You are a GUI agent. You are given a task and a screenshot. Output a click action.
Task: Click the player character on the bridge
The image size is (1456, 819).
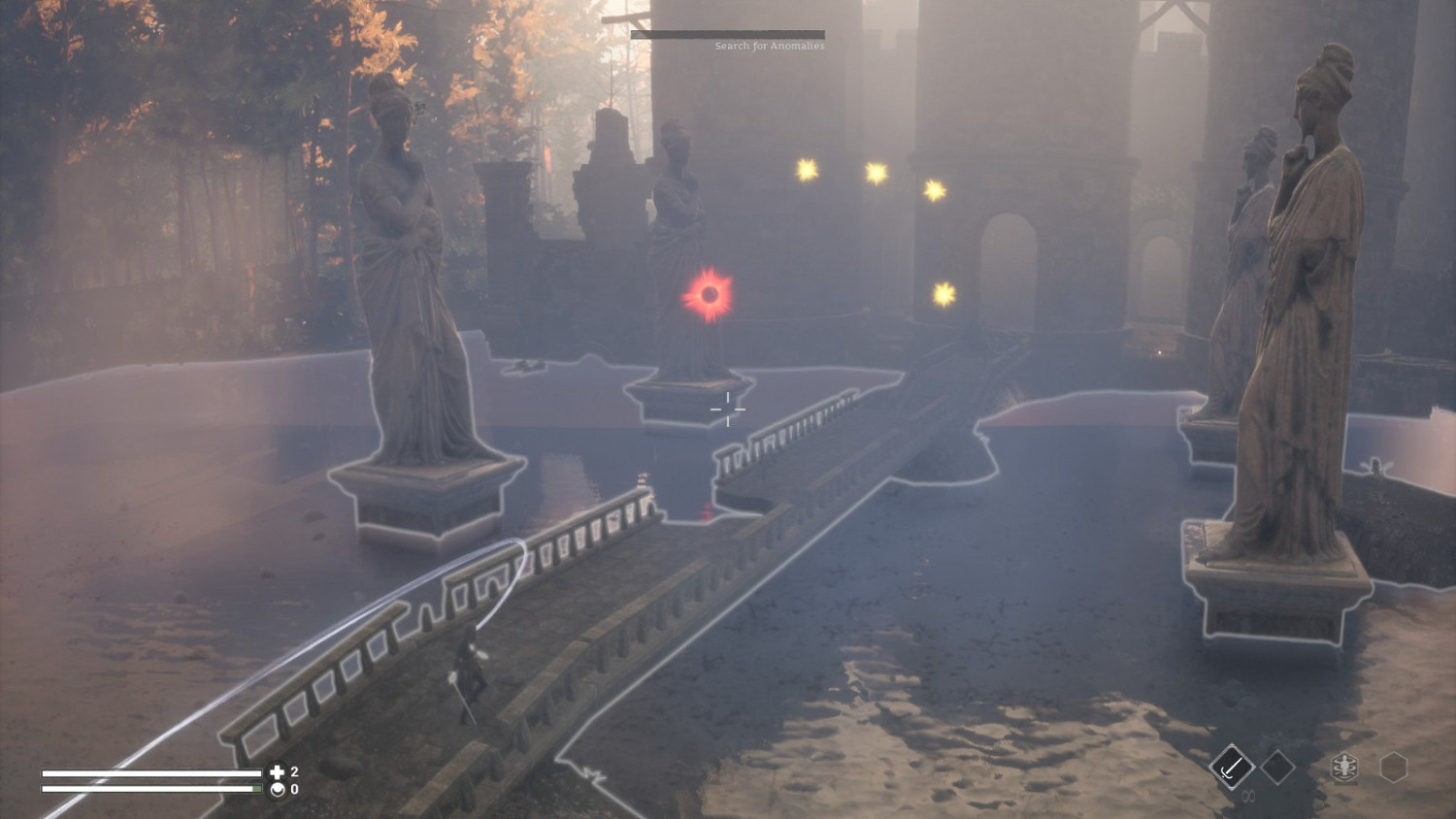pyautogui.click(x=470, y=670)
